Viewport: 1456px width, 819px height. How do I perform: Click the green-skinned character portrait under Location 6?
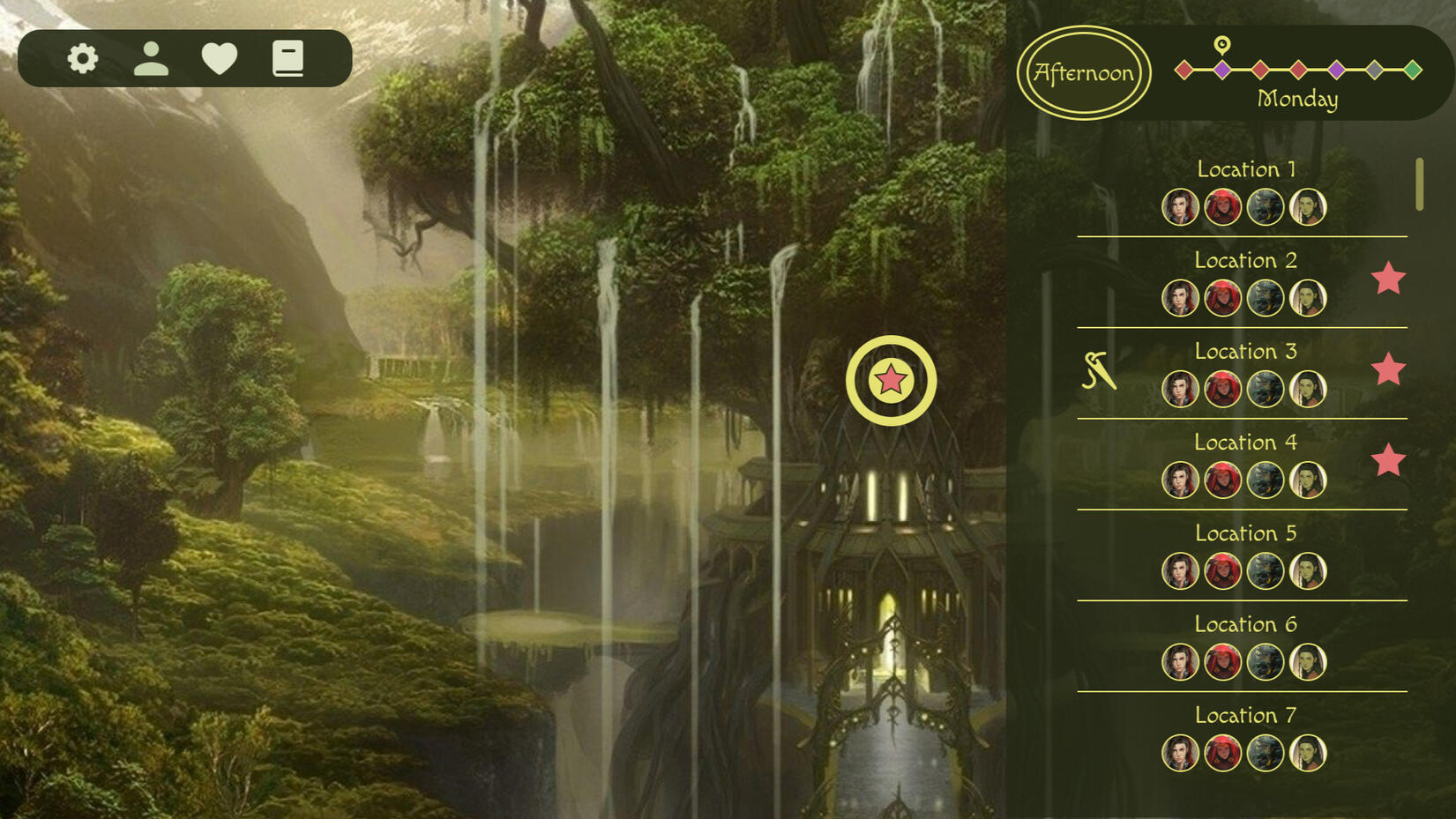coord(1309,662)
